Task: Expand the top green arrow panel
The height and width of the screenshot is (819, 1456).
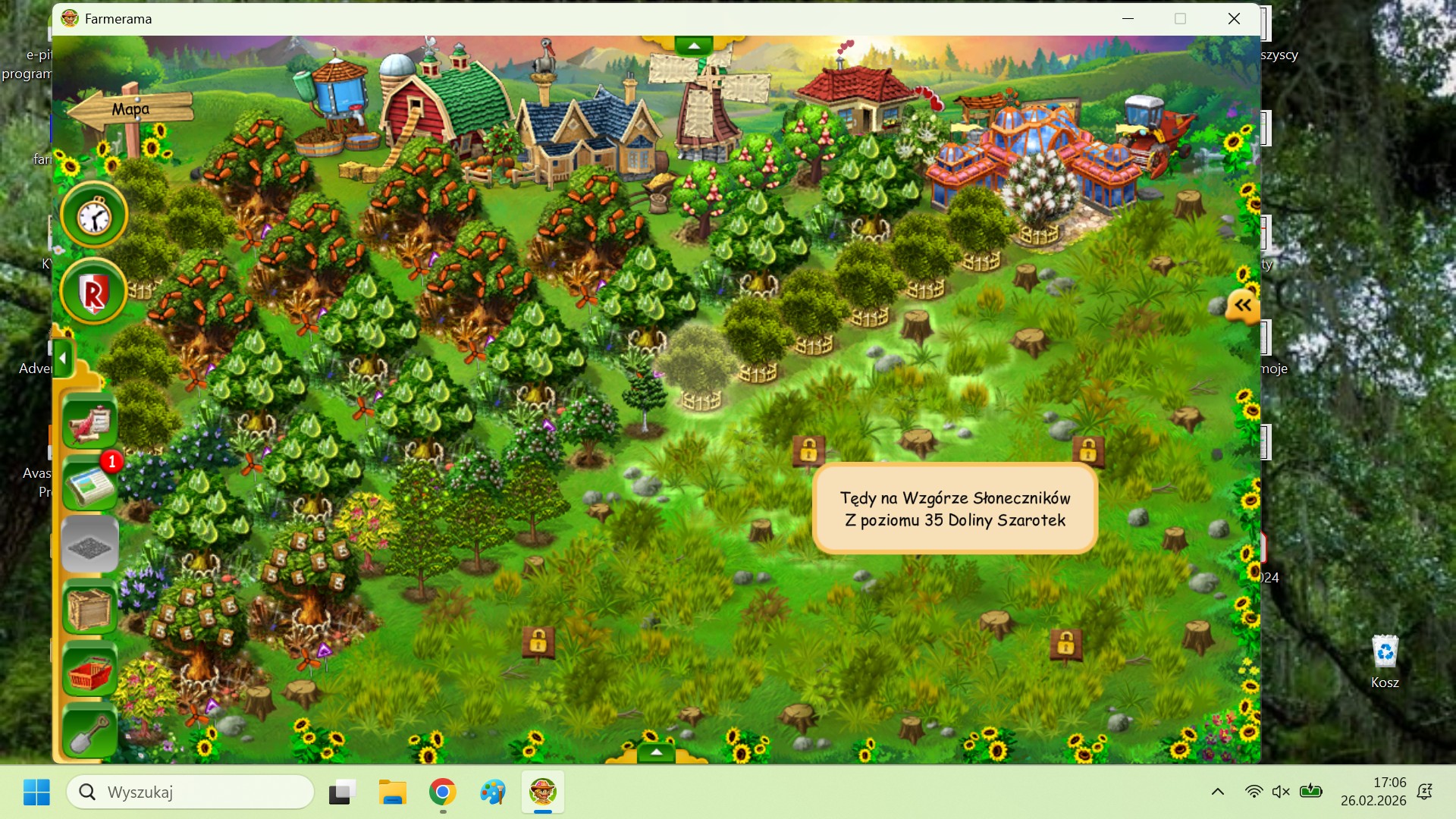Action: pos(694,46)
